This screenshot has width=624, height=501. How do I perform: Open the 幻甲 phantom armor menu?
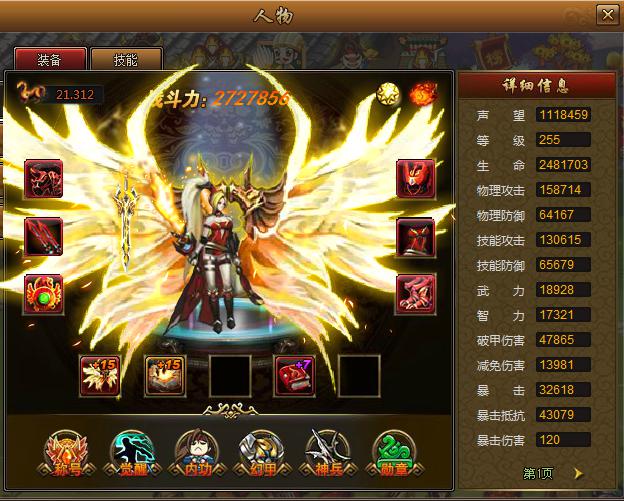click(258, 455)
